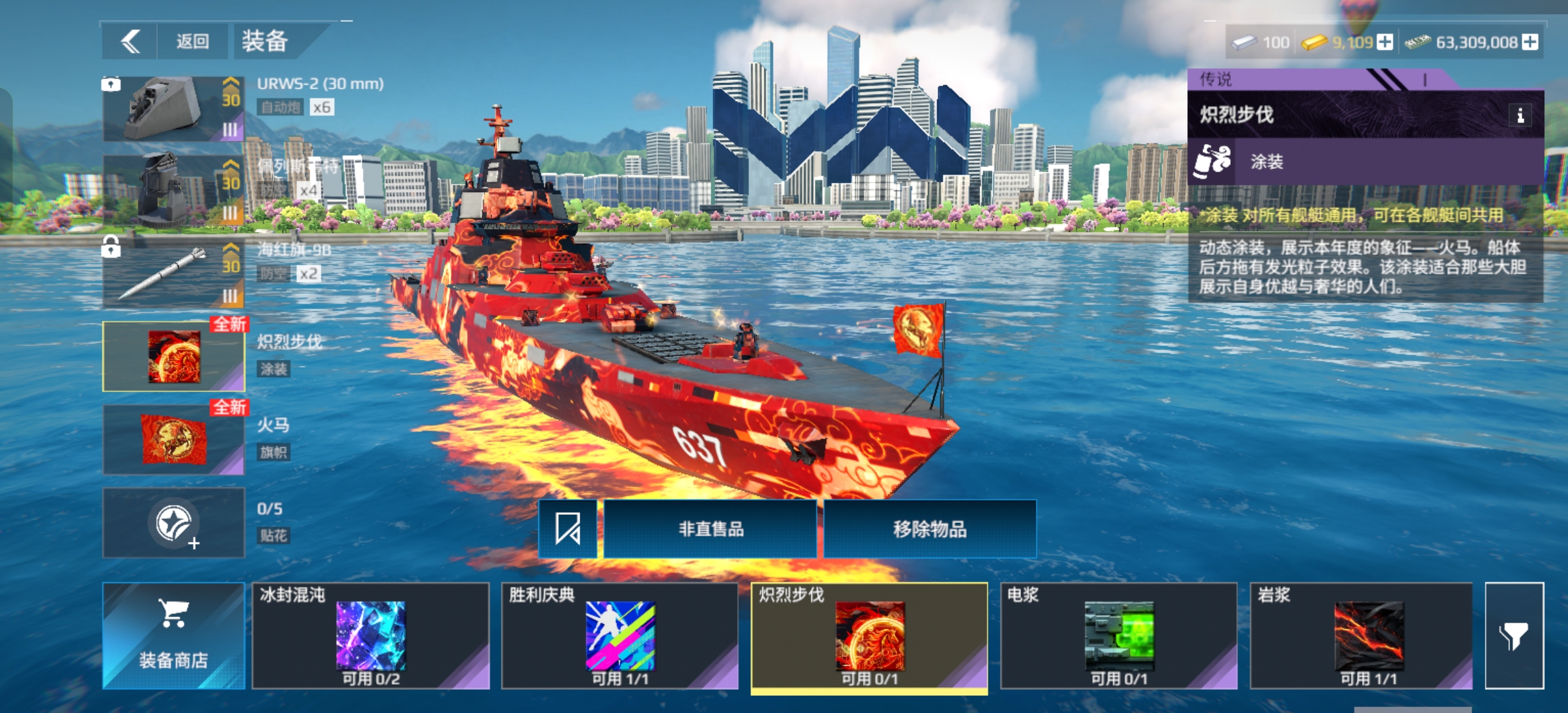The image size is (1568, 713).
Task: Add gold with the plus button
Action: point(1385,42)
